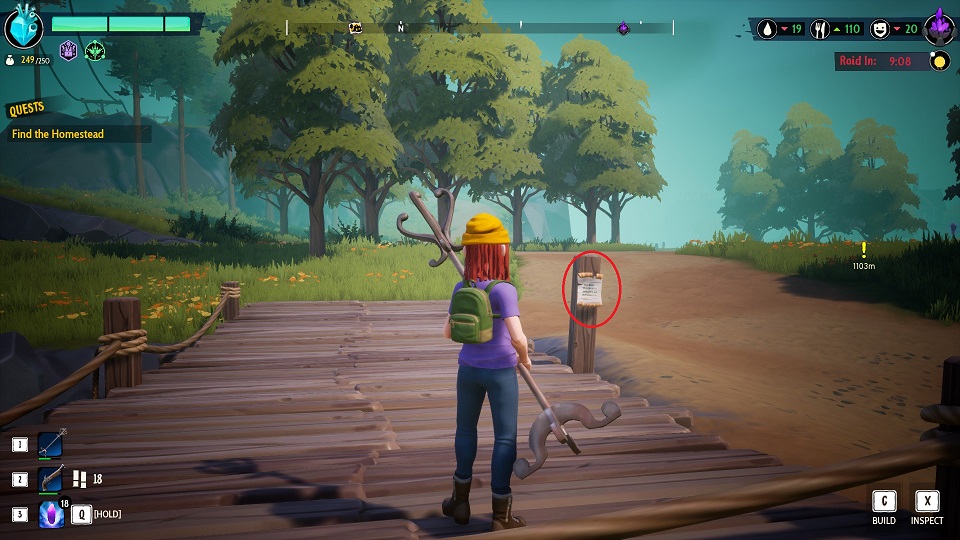Click the yellow marker on the compass bar

click(354, 28)
